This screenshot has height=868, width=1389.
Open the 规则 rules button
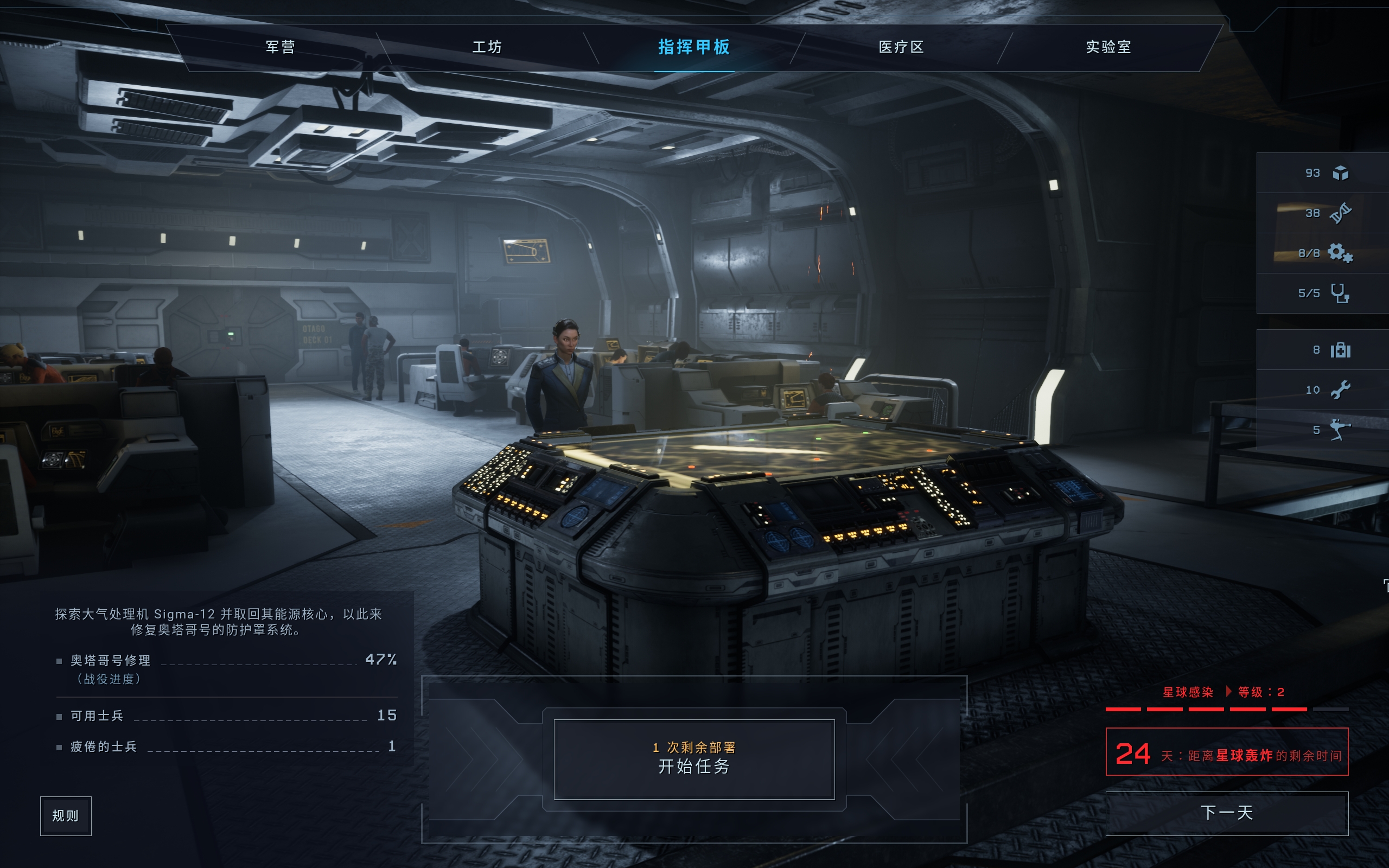(x=66, y=816)
